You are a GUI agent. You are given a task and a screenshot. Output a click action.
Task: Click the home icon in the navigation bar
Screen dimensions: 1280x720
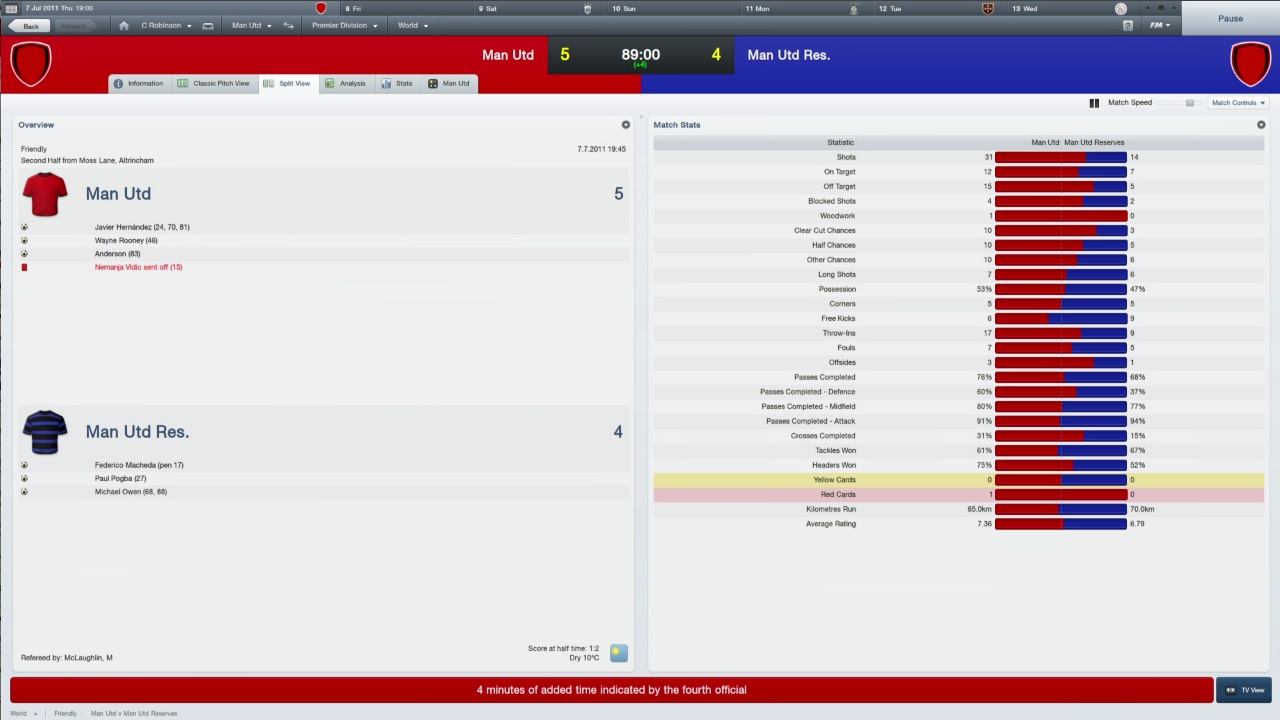click(123, 25)
